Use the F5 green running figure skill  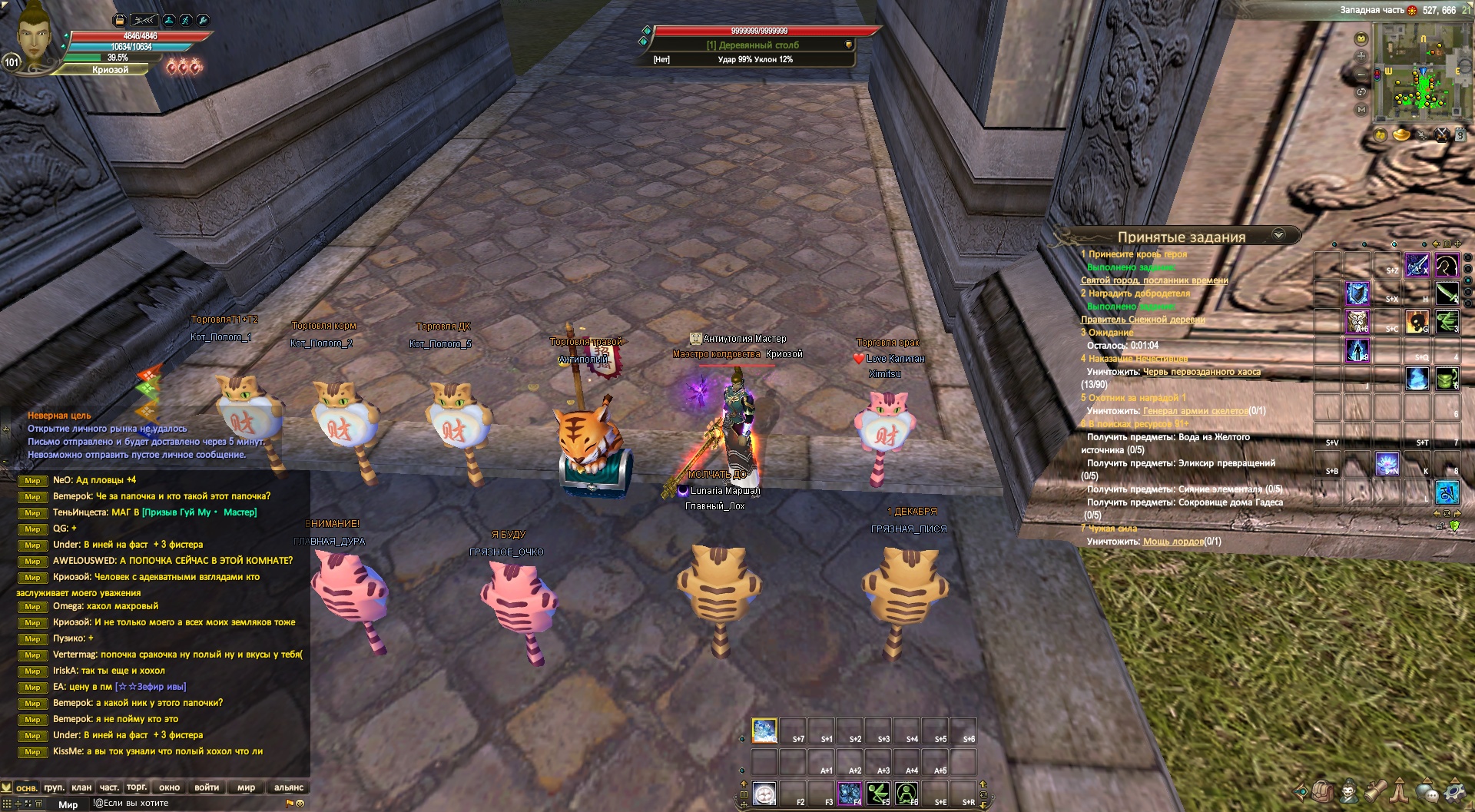tap(877, 793)
